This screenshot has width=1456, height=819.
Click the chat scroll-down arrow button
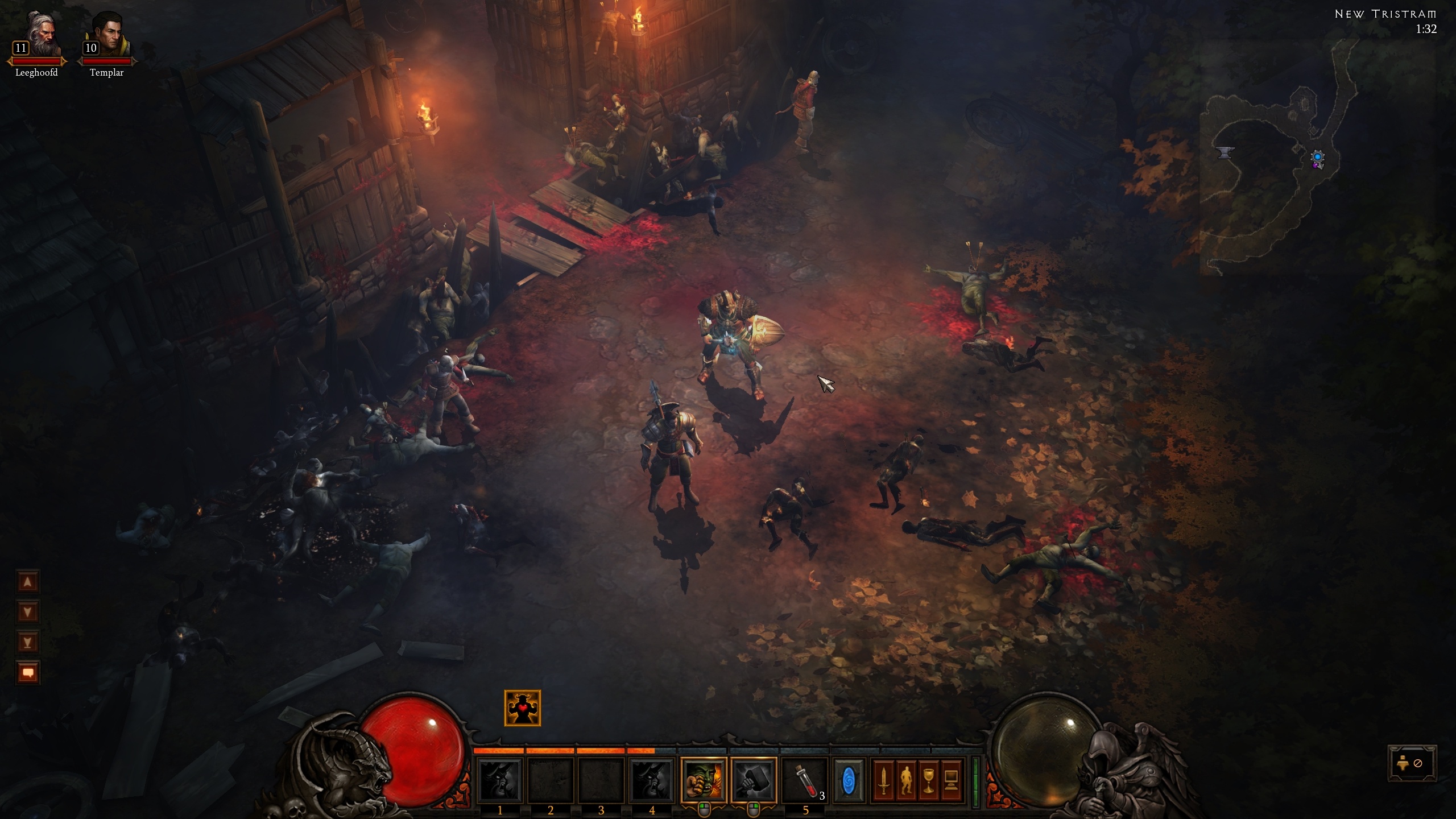28,612
